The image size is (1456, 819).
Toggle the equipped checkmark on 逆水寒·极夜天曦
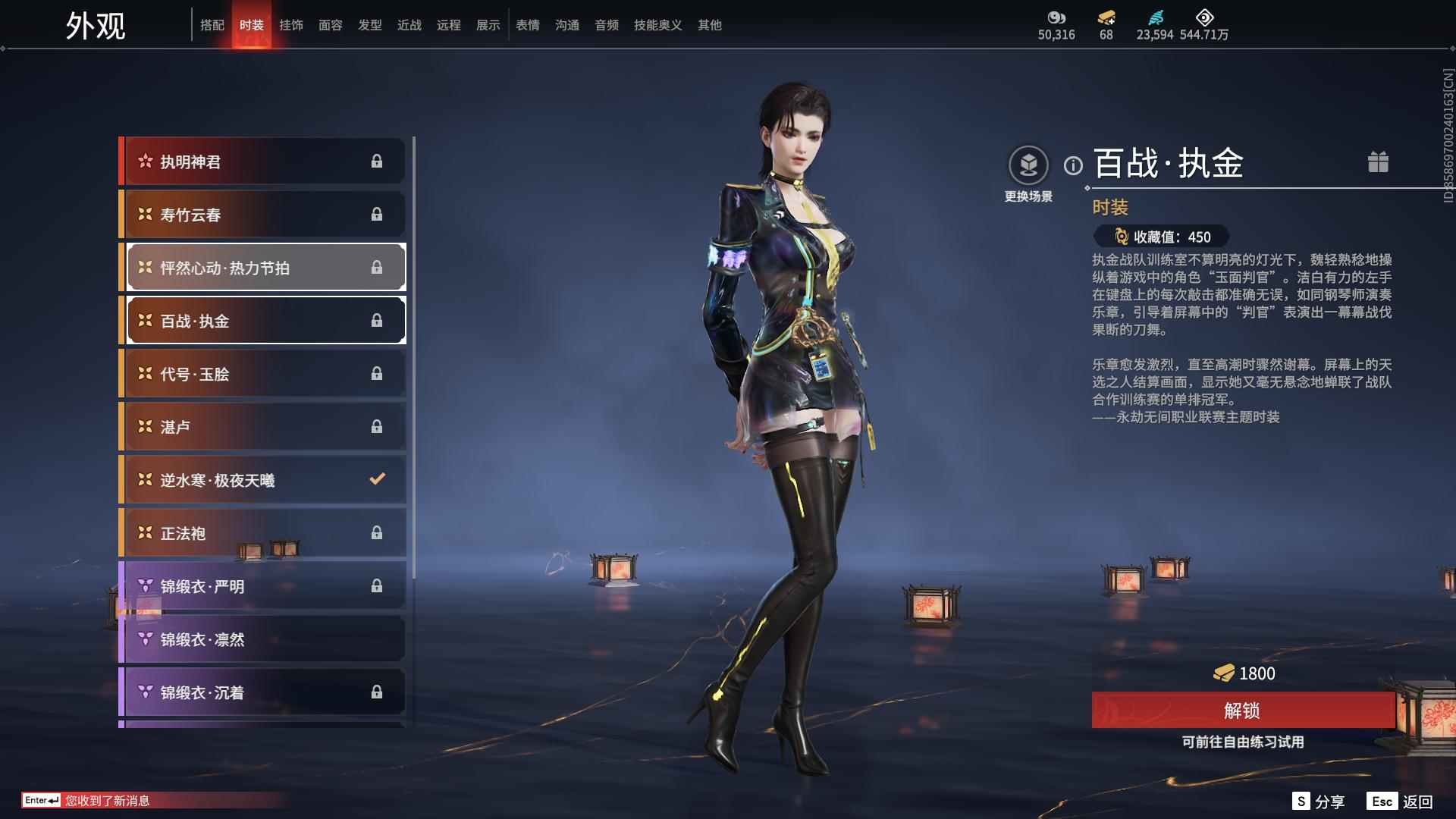click(375, 478)
